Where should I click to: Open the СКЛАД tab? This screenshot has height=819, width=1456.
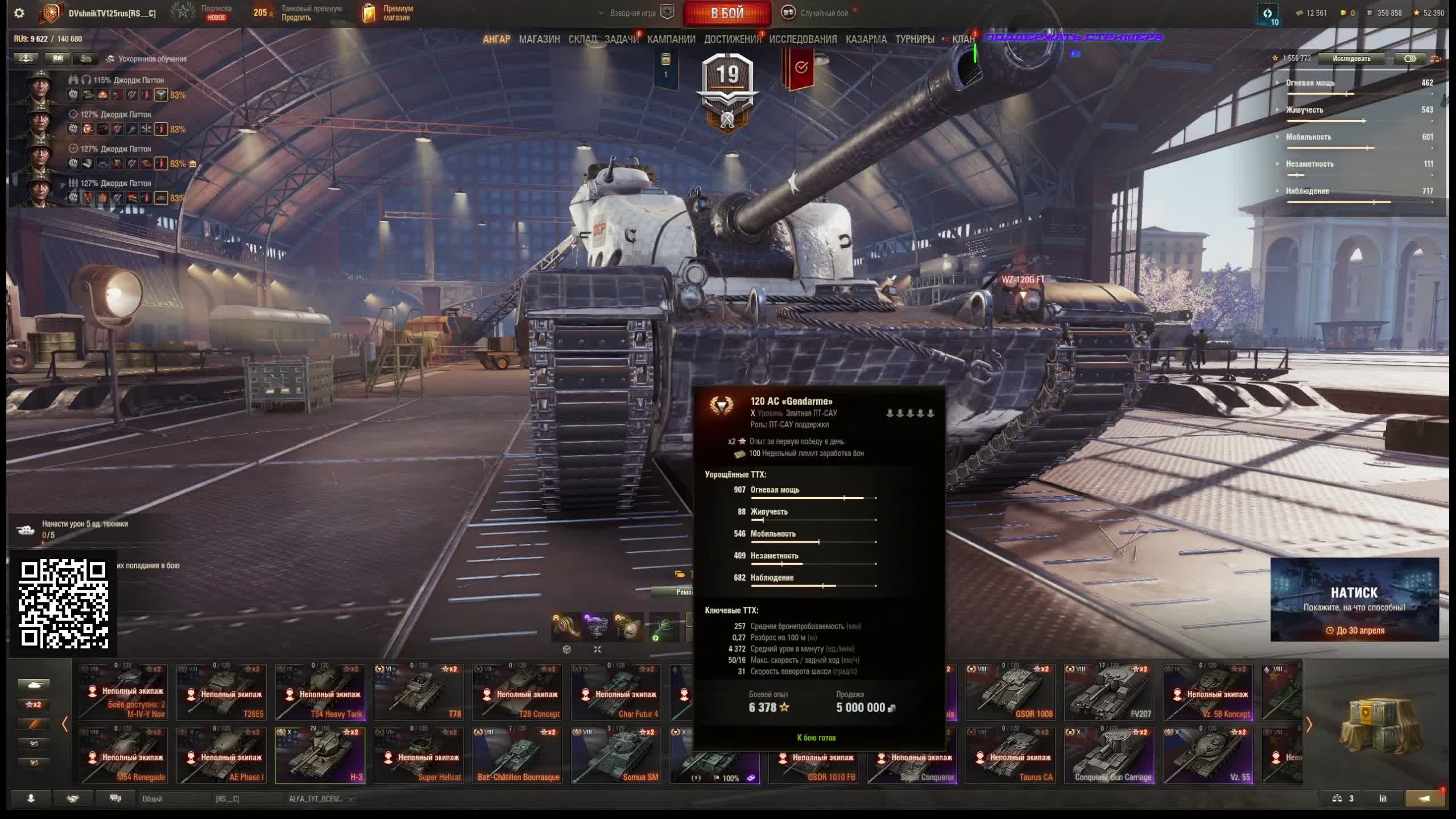(582, 39)
